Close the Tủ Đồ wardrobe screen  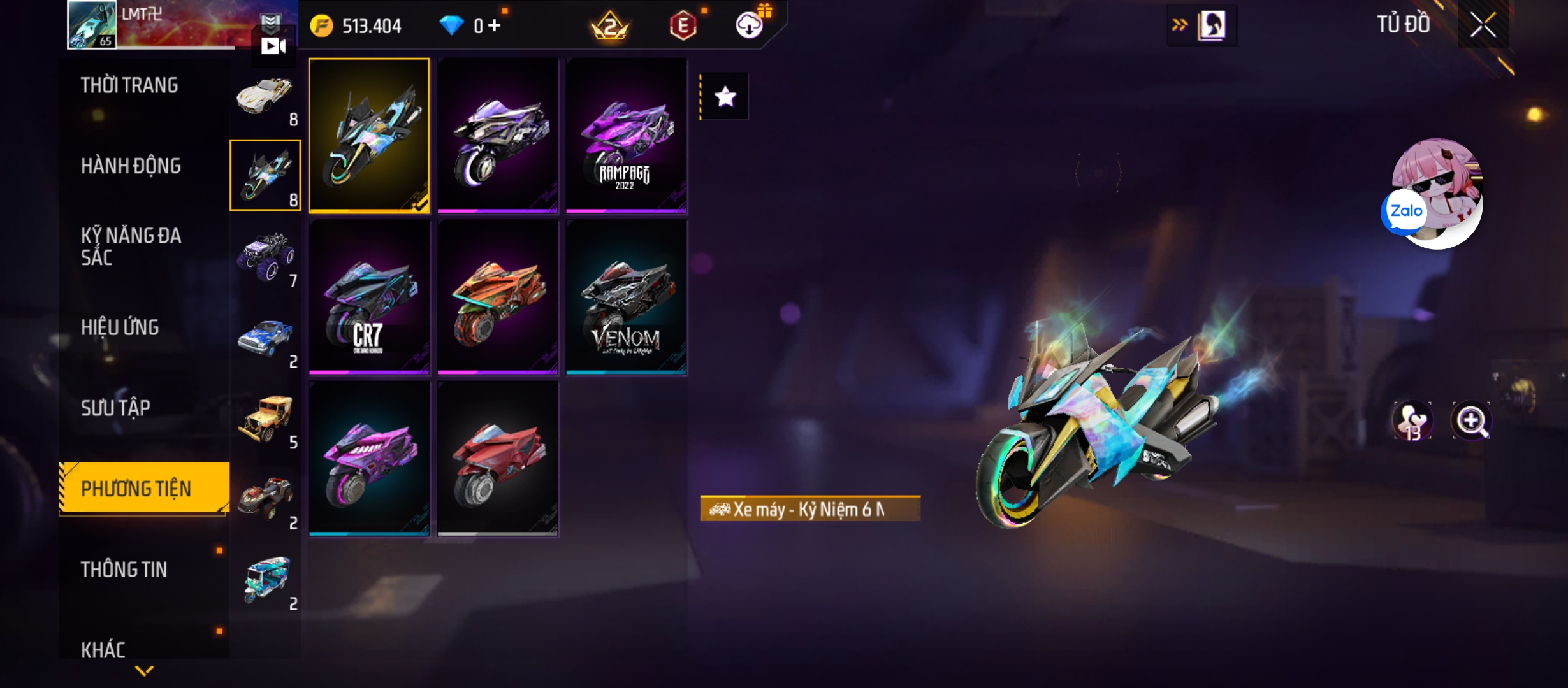(x=1483, y=26)
